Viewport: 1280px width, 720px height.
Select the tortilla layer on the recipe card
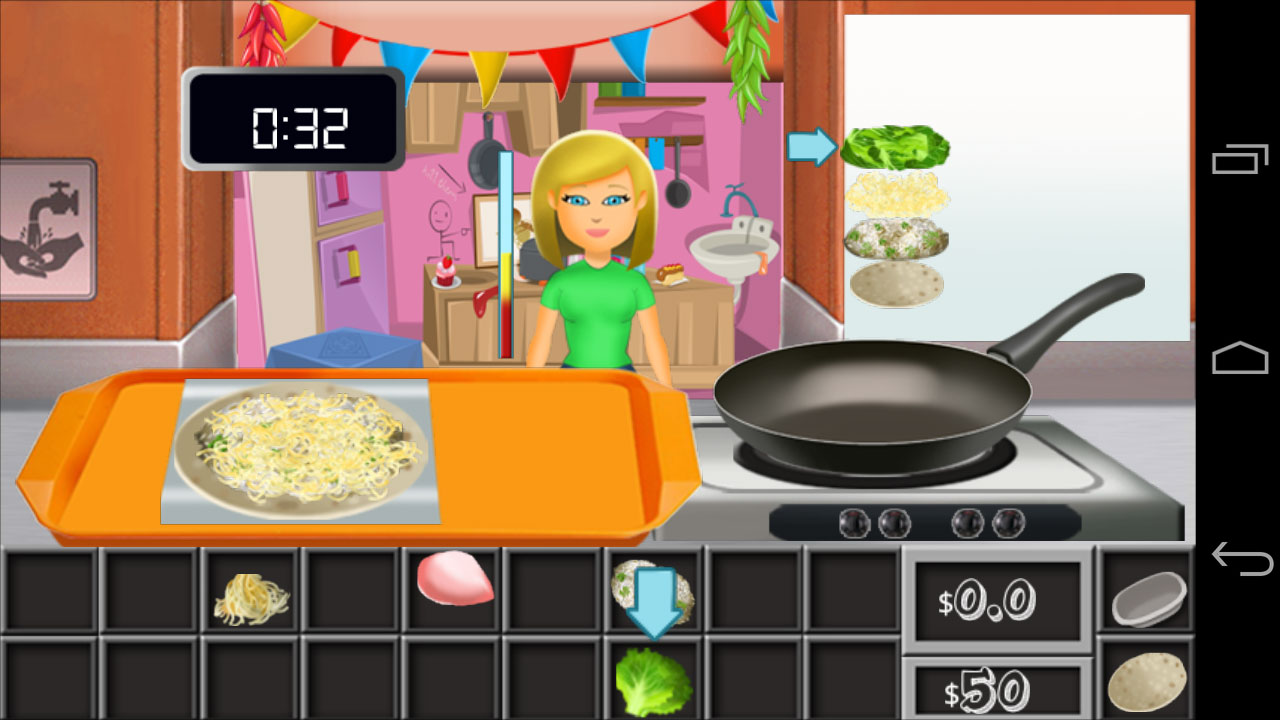coord(897,287)
